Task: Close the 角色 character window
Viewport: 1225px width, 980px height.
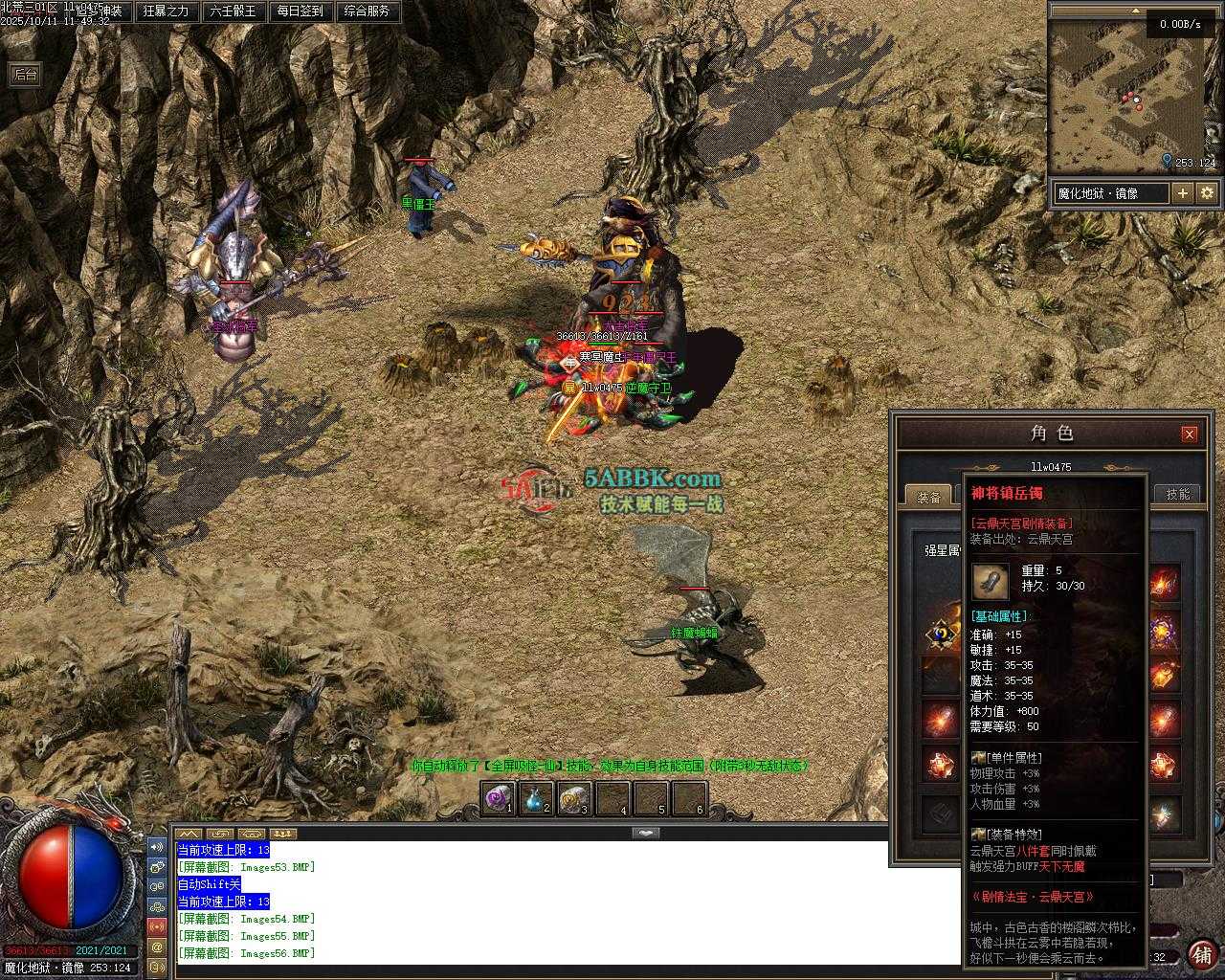Action: coord(1189,434)
